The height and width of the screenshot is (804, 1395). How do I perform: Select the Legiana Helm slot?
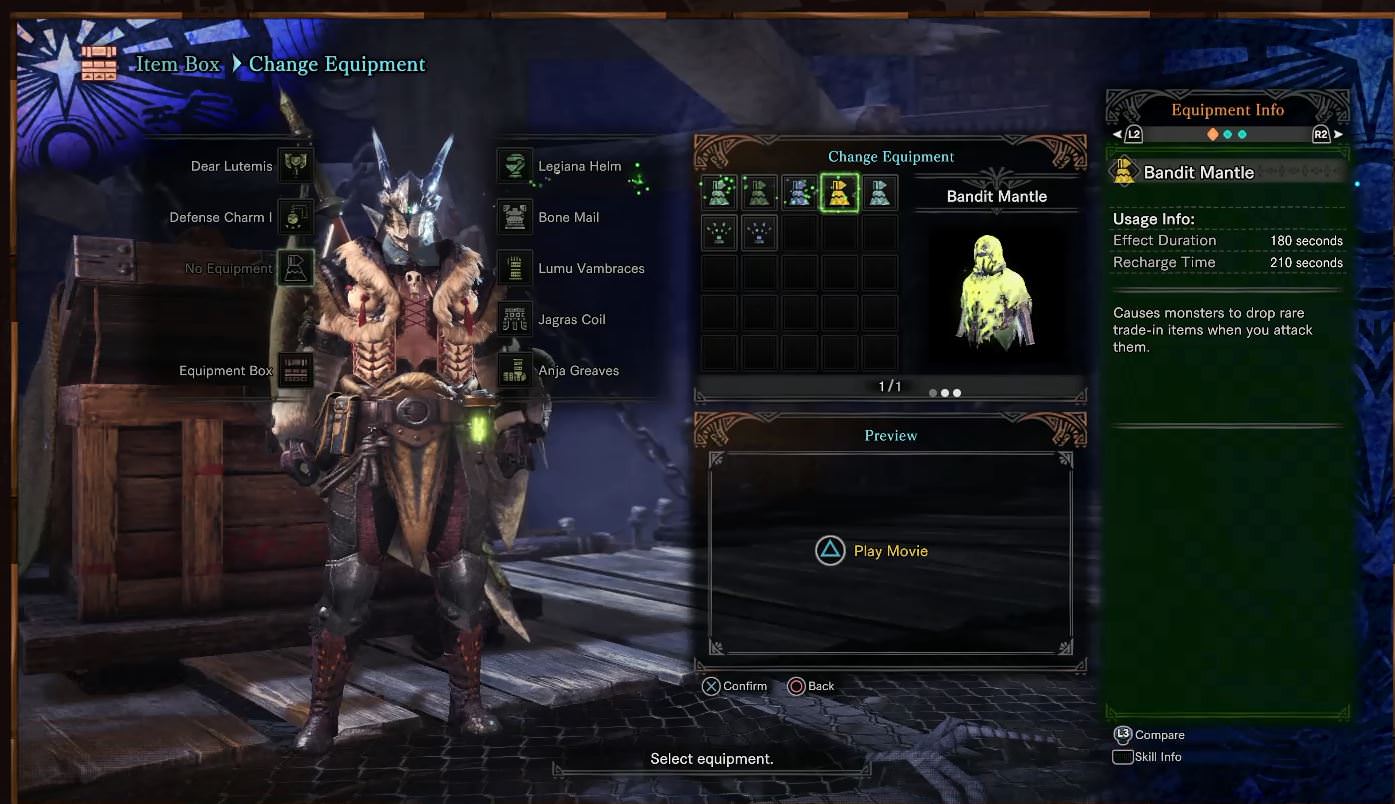(515, 166)
